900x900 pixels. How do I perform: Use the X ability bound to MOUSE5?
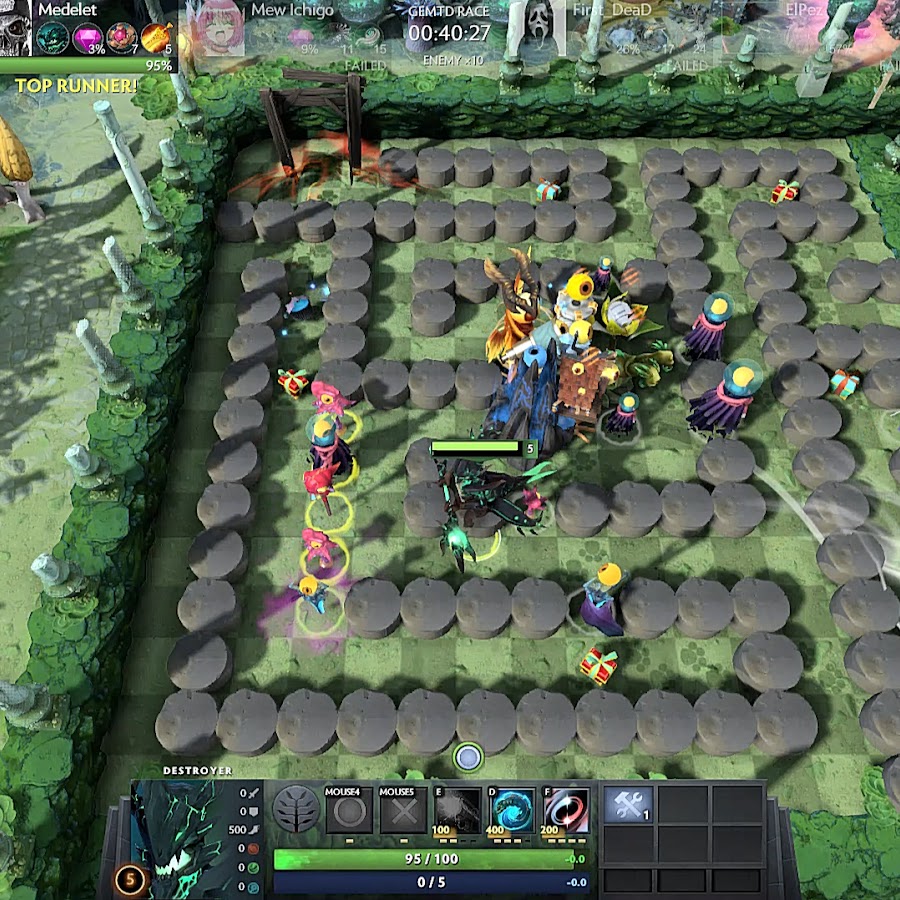(x=404, y=810)
